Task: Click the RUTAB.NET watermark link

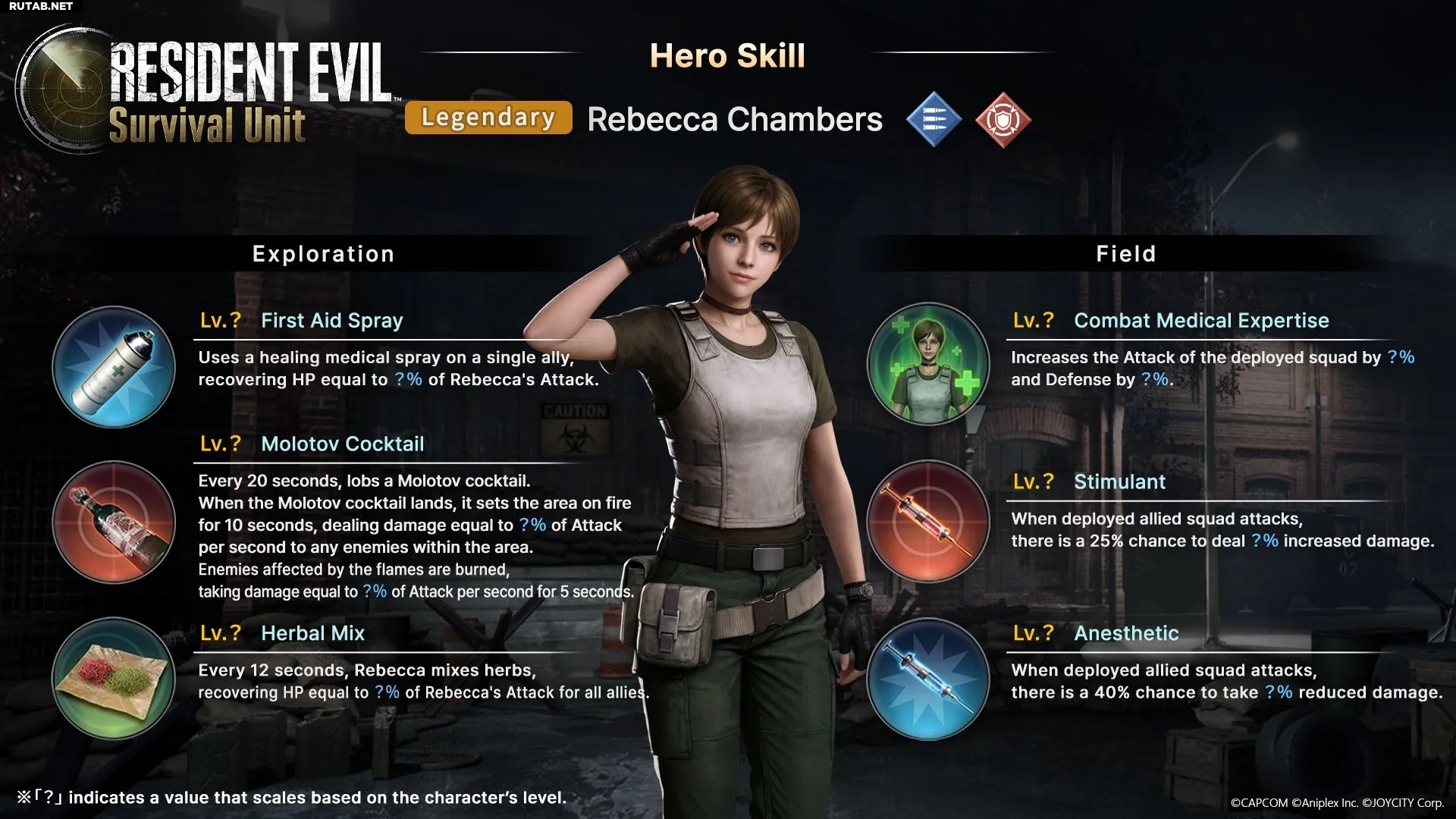Action: pyautogui.click(x=41, y=6)
